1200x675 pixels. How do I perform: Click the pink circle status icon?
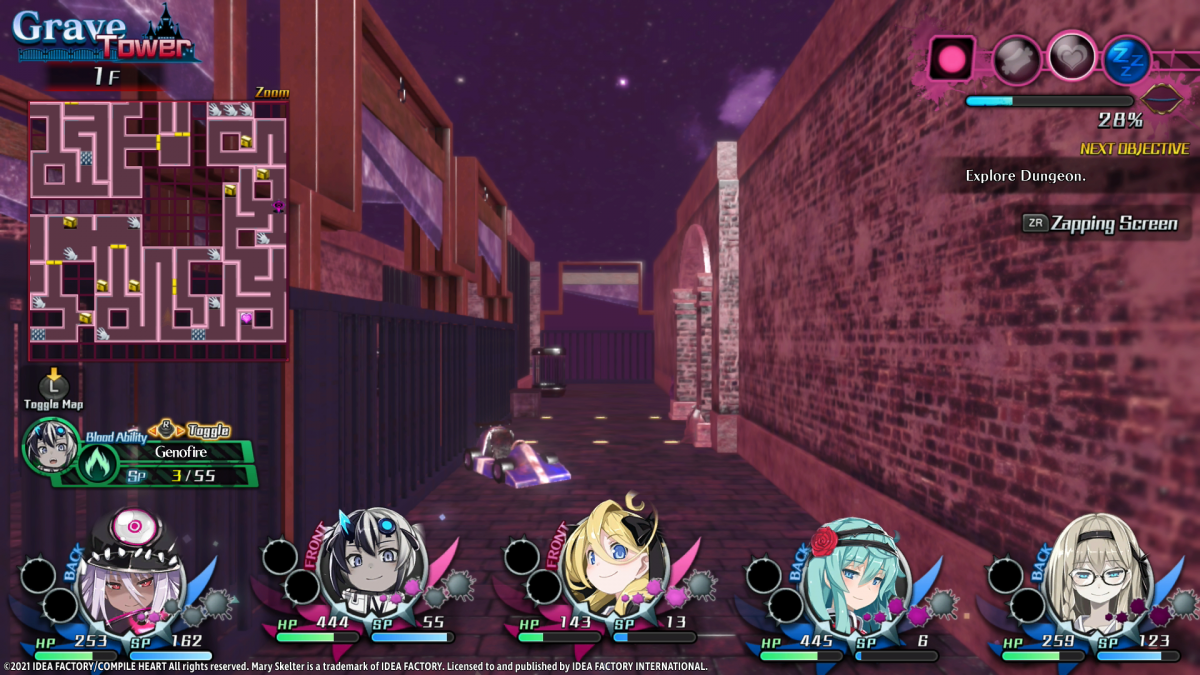pos(951,58)
